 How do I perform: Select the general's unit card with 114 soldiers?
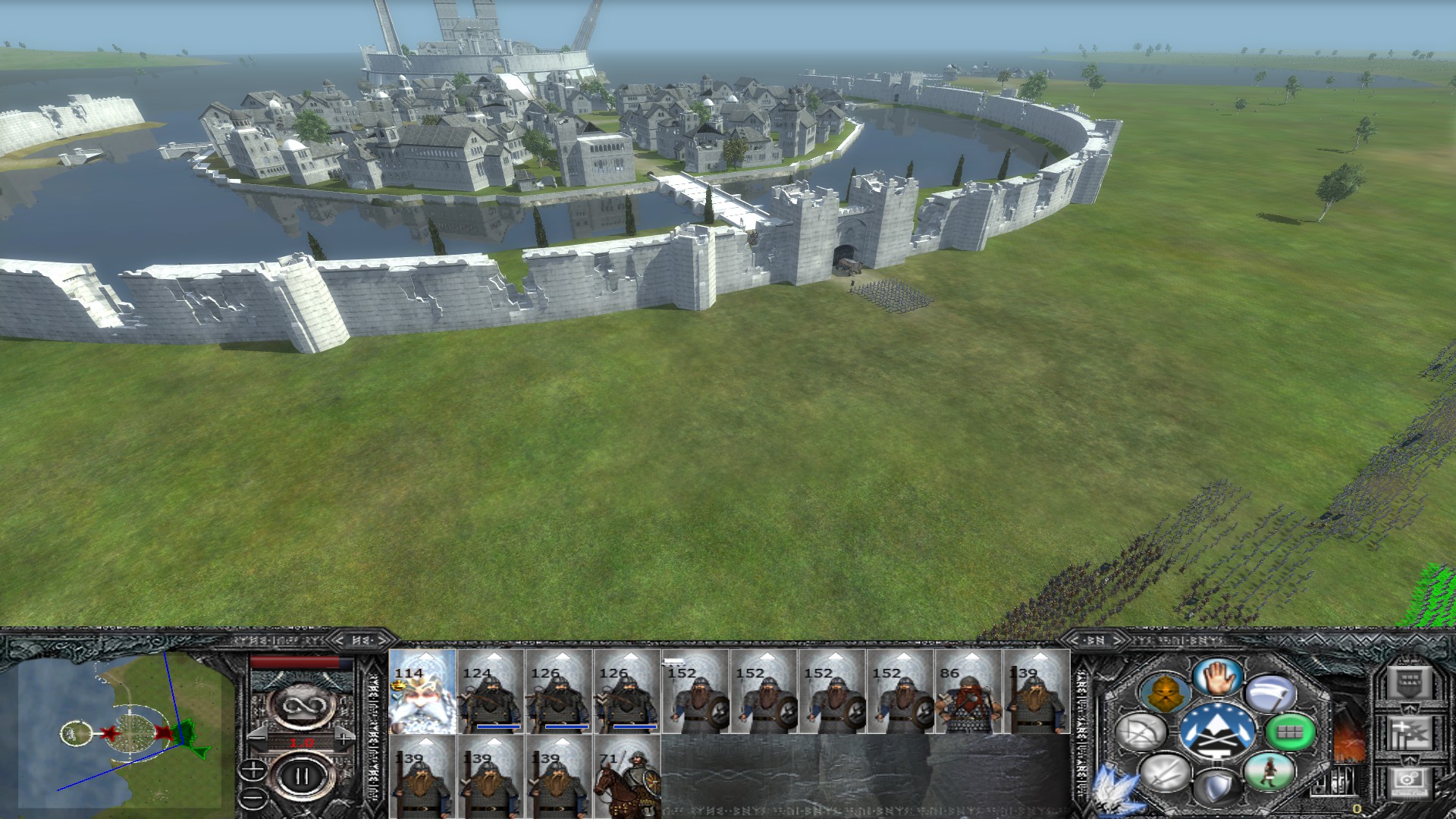point(422,691)
